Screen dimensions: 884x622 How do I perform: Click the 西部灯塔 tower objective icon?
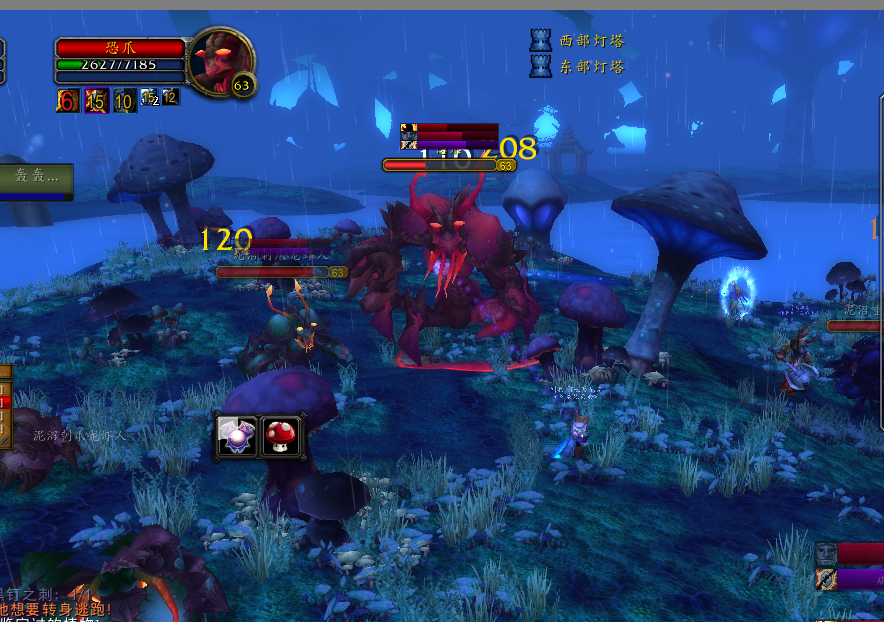(x=541, y=40)
